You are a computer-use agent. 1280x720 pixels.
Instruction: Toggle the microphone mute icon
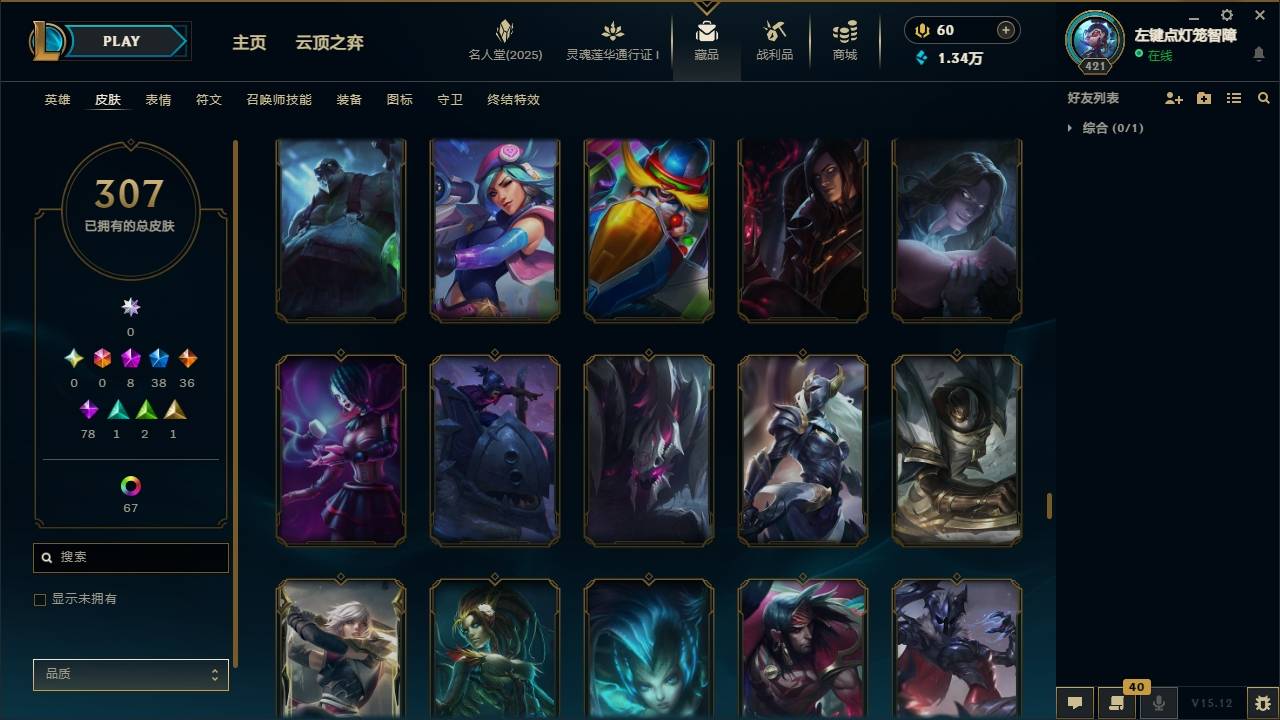tap(1160, 703)
